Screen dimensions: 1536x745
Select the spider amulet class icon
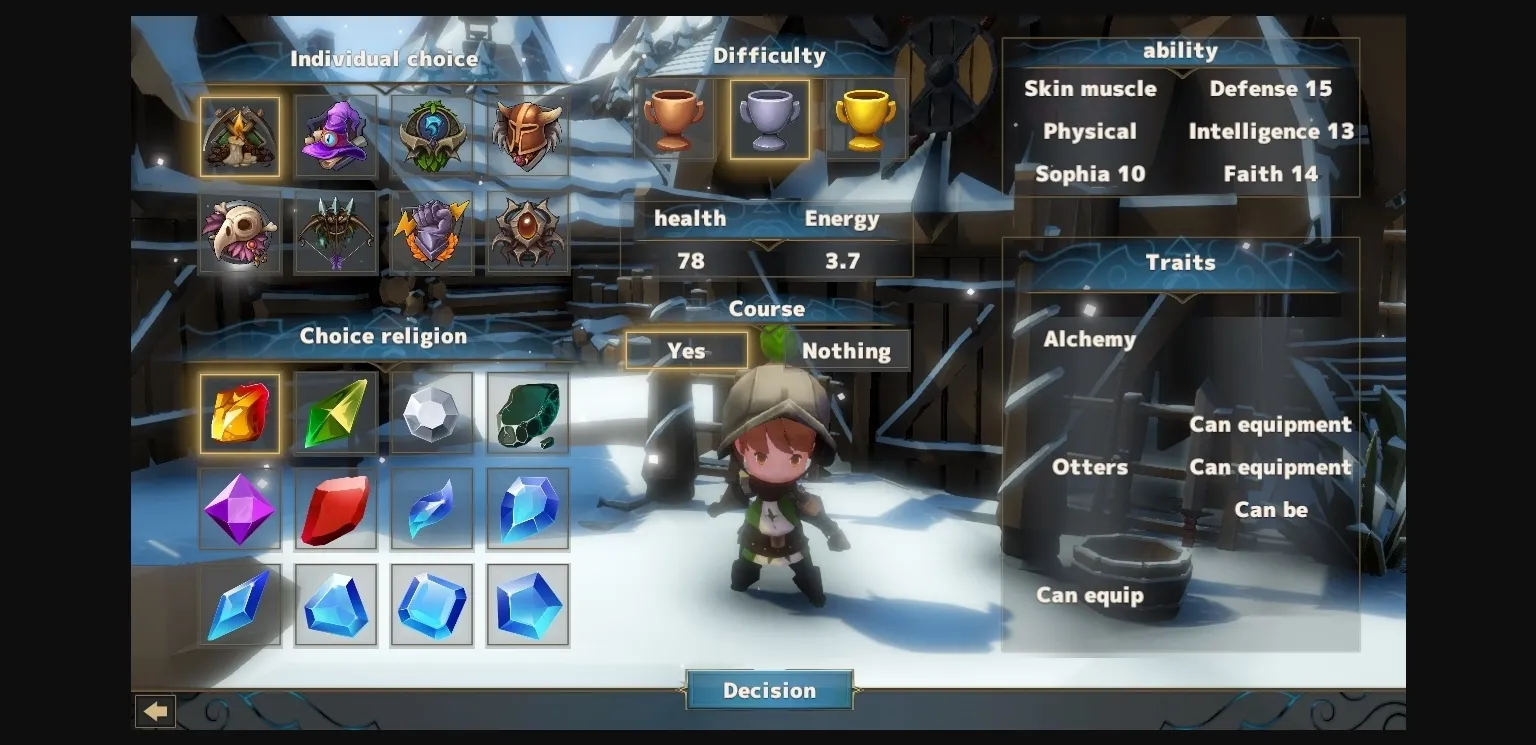(528, 232)
